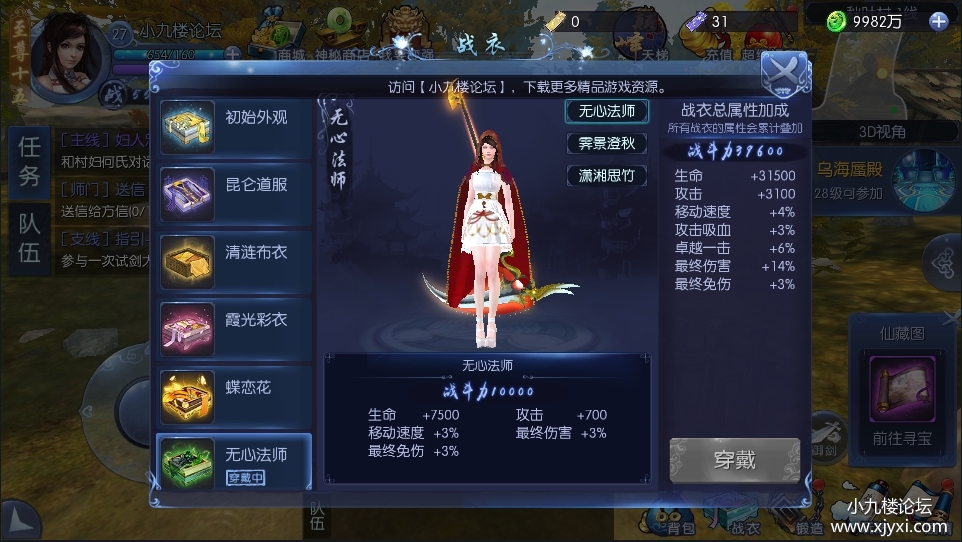
Task: Select the 蝶恋花 outfit
Action: [234, 390]
